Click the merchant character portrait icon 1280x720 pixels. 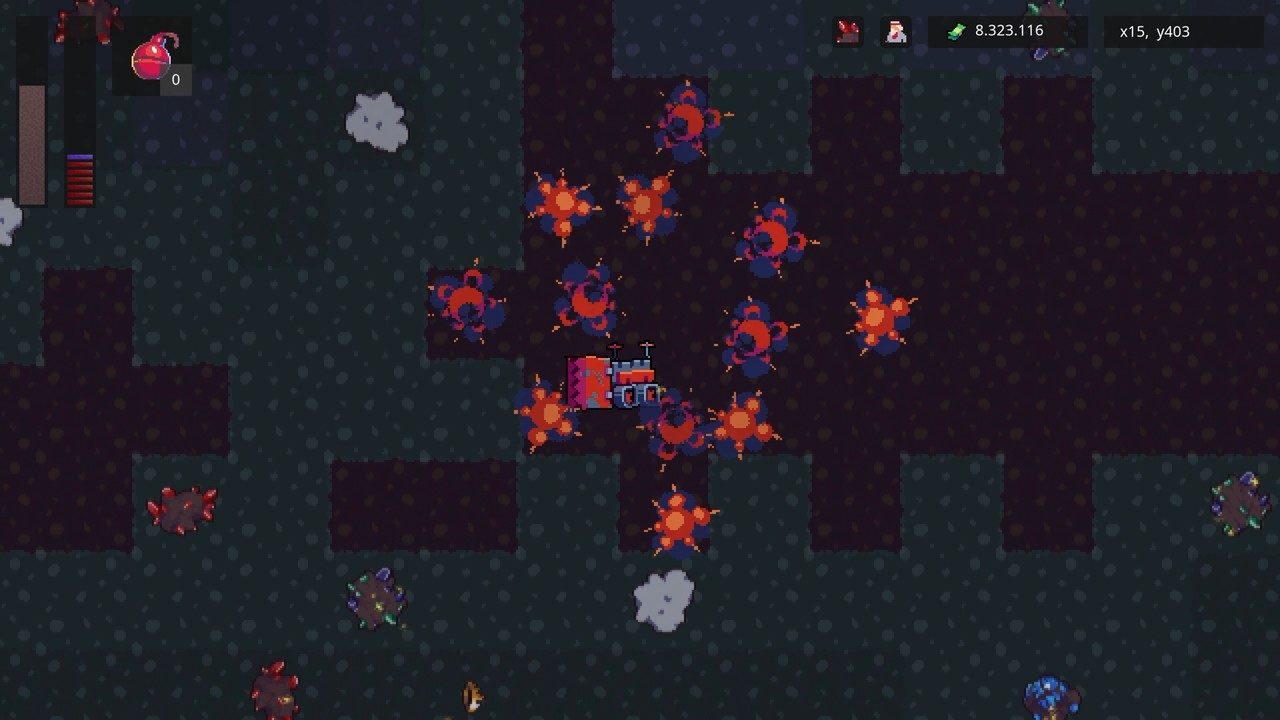coord(895,32)
